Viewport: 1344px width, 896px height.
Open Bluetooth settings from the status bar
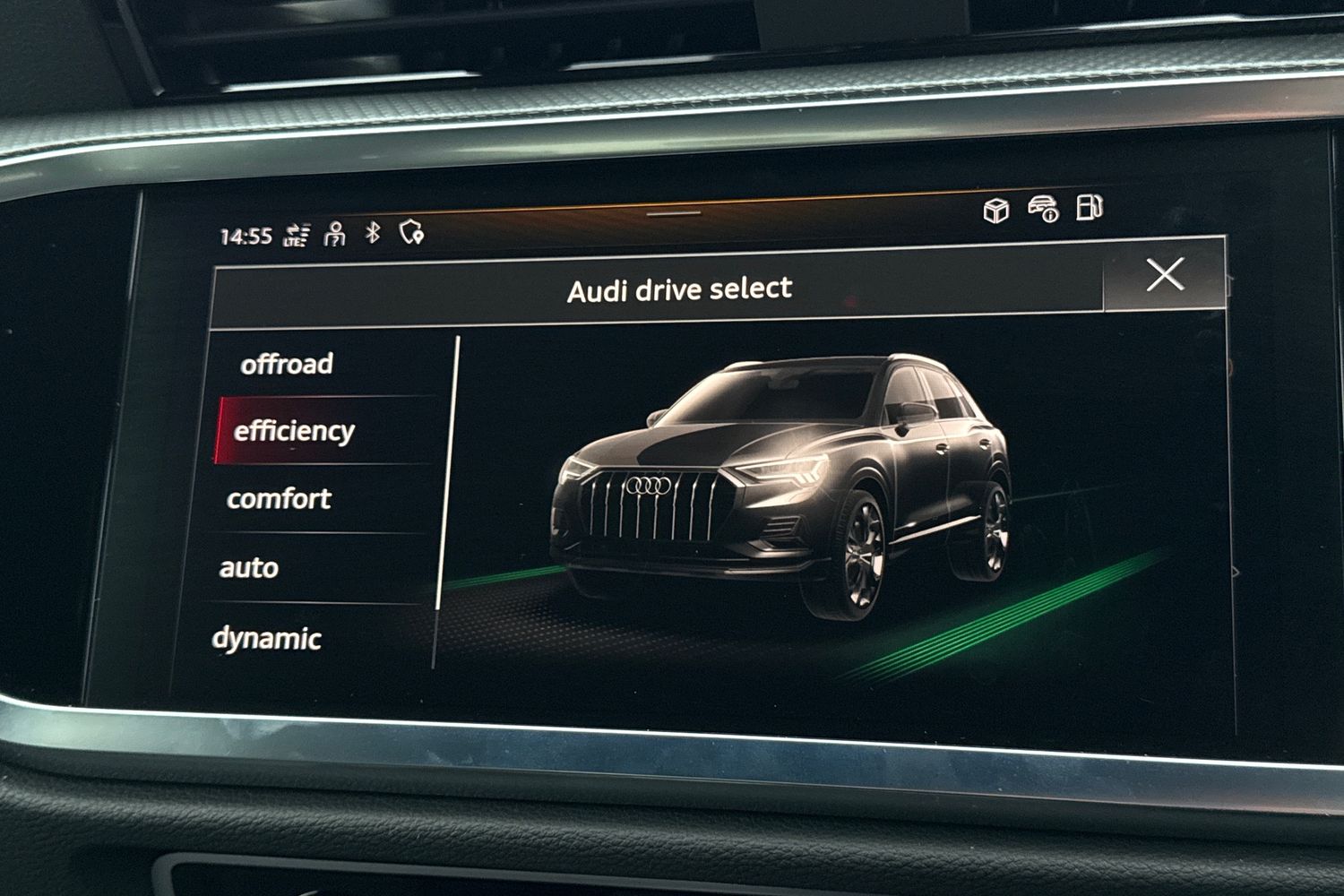coord(371,235)
